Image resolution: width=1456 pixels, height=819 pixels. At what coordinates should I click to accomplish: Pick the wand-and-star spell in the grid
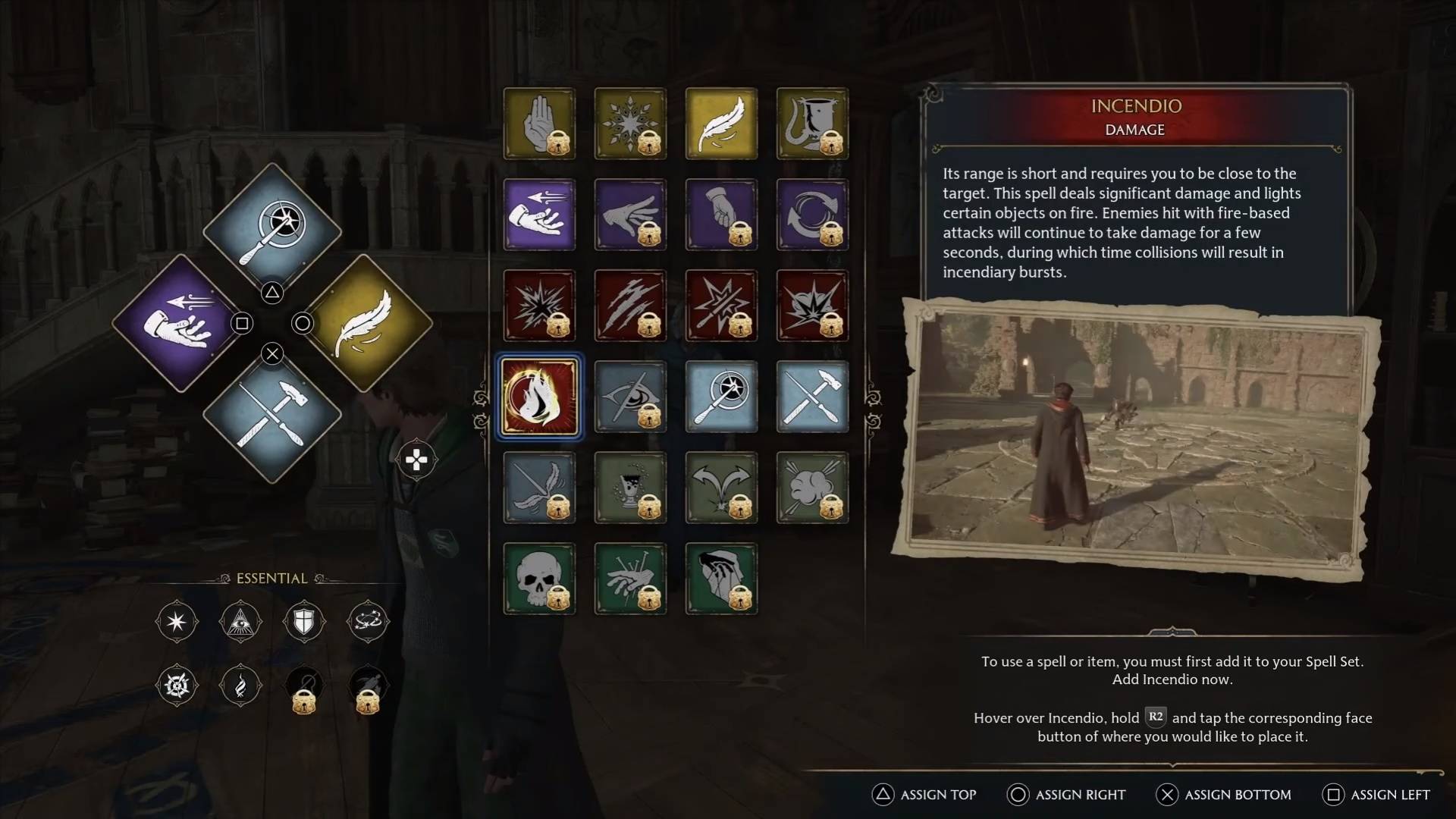[721, 397]
